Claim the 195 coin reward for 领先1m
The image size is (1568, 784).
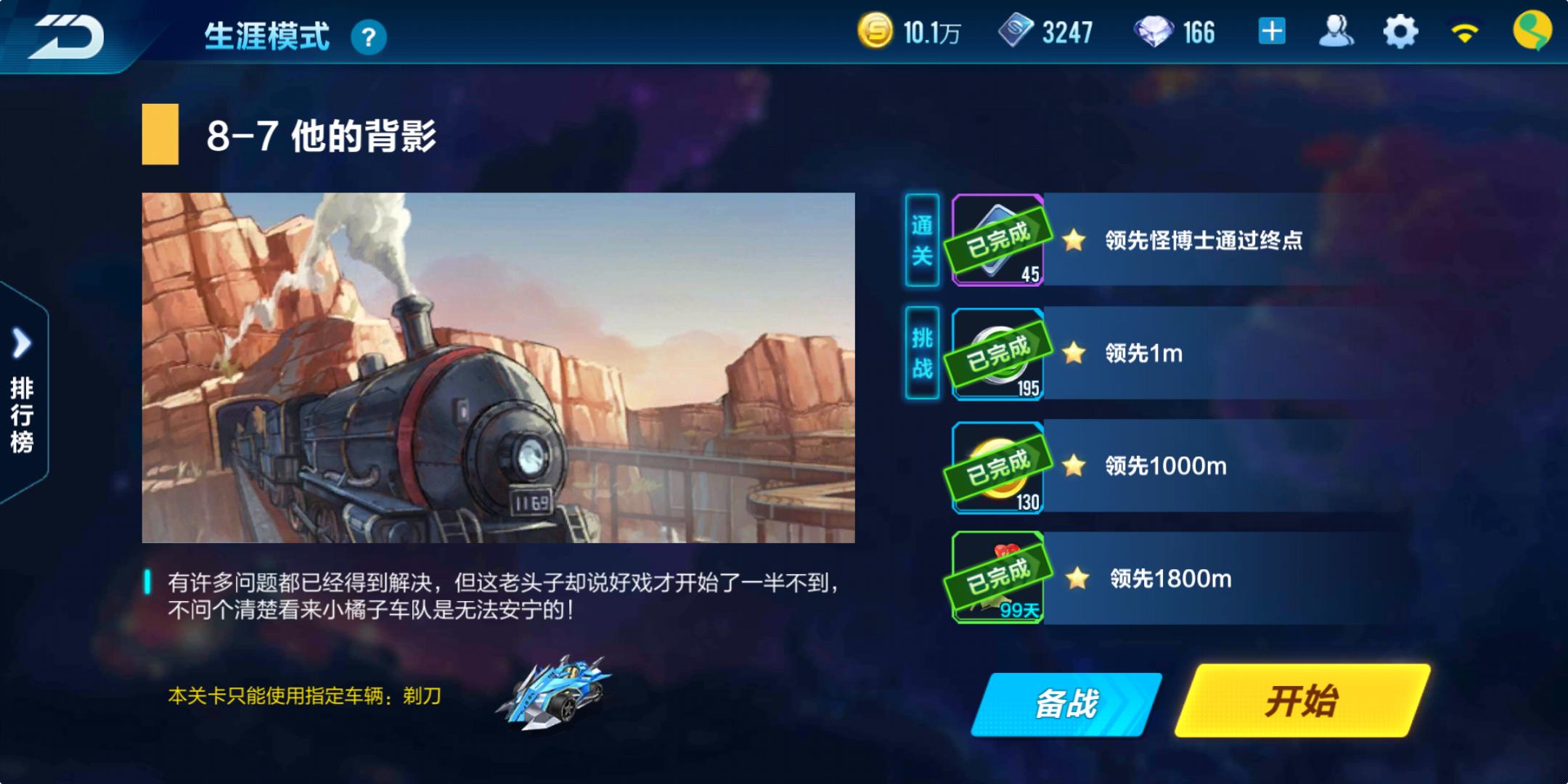coord(997,356)
